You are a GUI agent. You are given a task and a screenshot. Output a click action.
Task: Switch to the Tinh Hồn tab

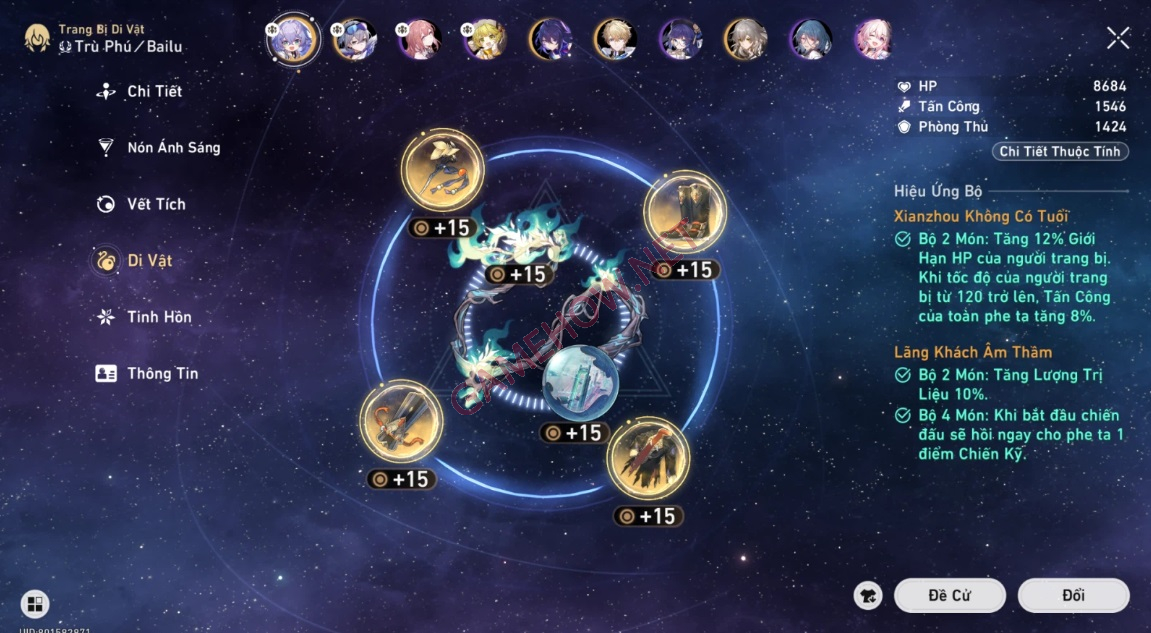point(159,317)
